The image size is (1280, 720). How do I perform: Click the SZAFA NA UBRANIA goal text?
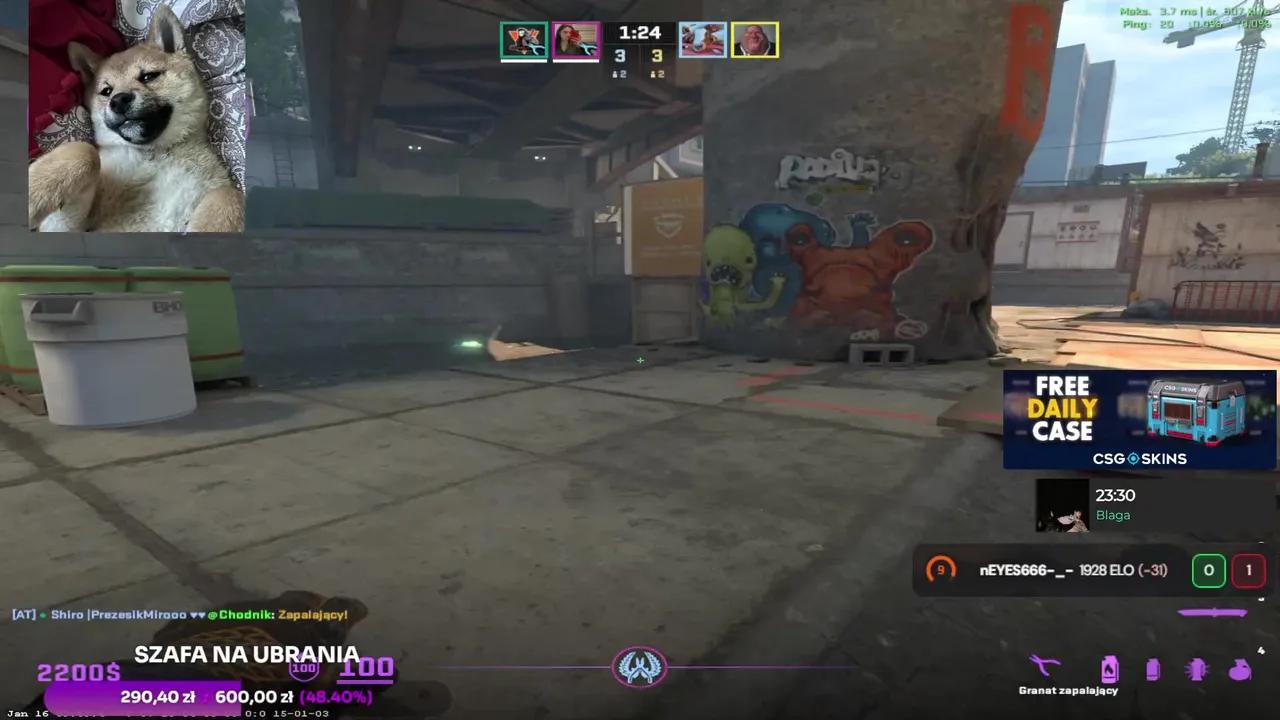[247, 654]
